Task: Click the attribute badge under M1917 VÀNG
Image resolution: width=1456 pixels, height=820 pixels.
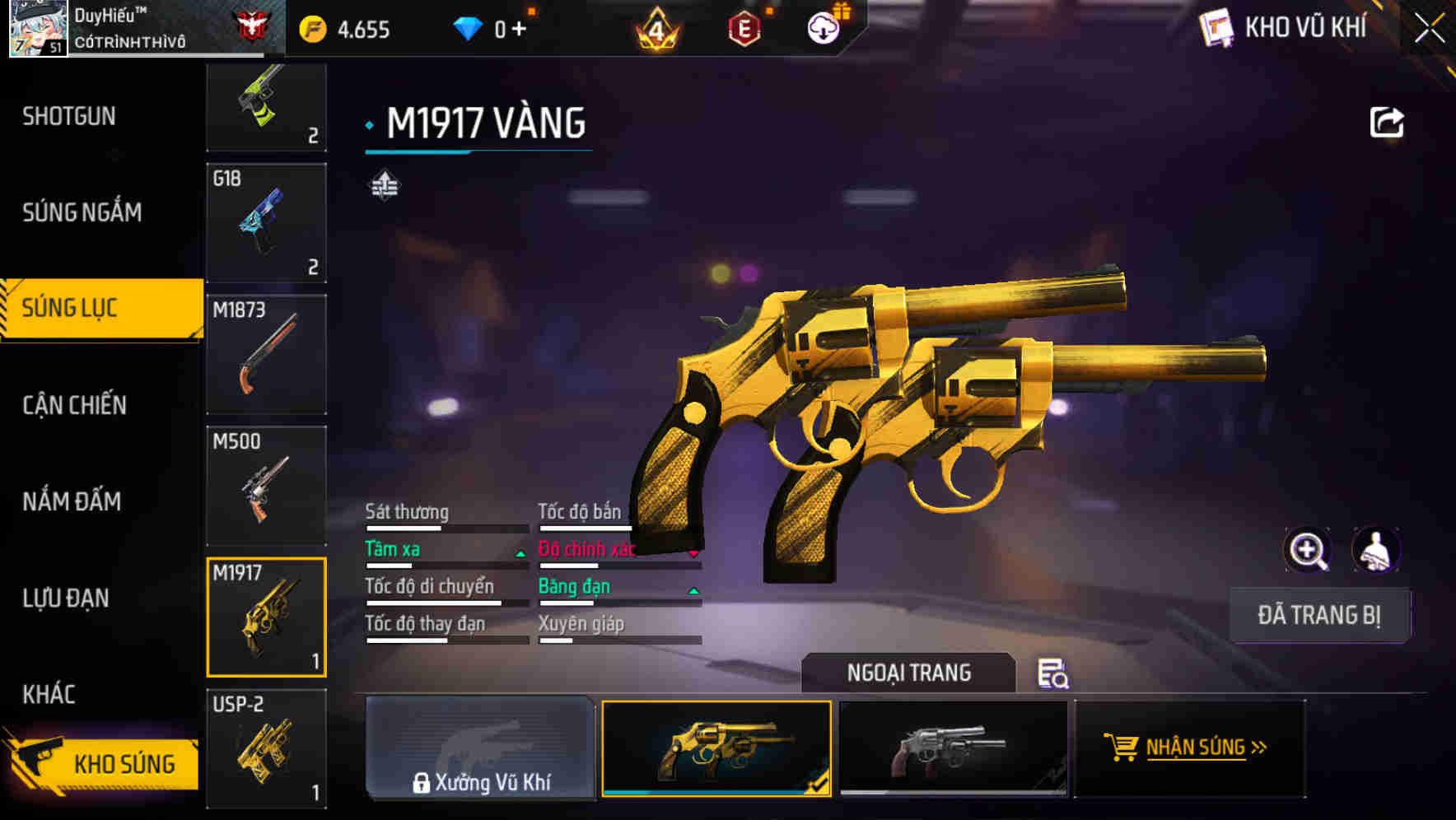Action: pos(384,184)
